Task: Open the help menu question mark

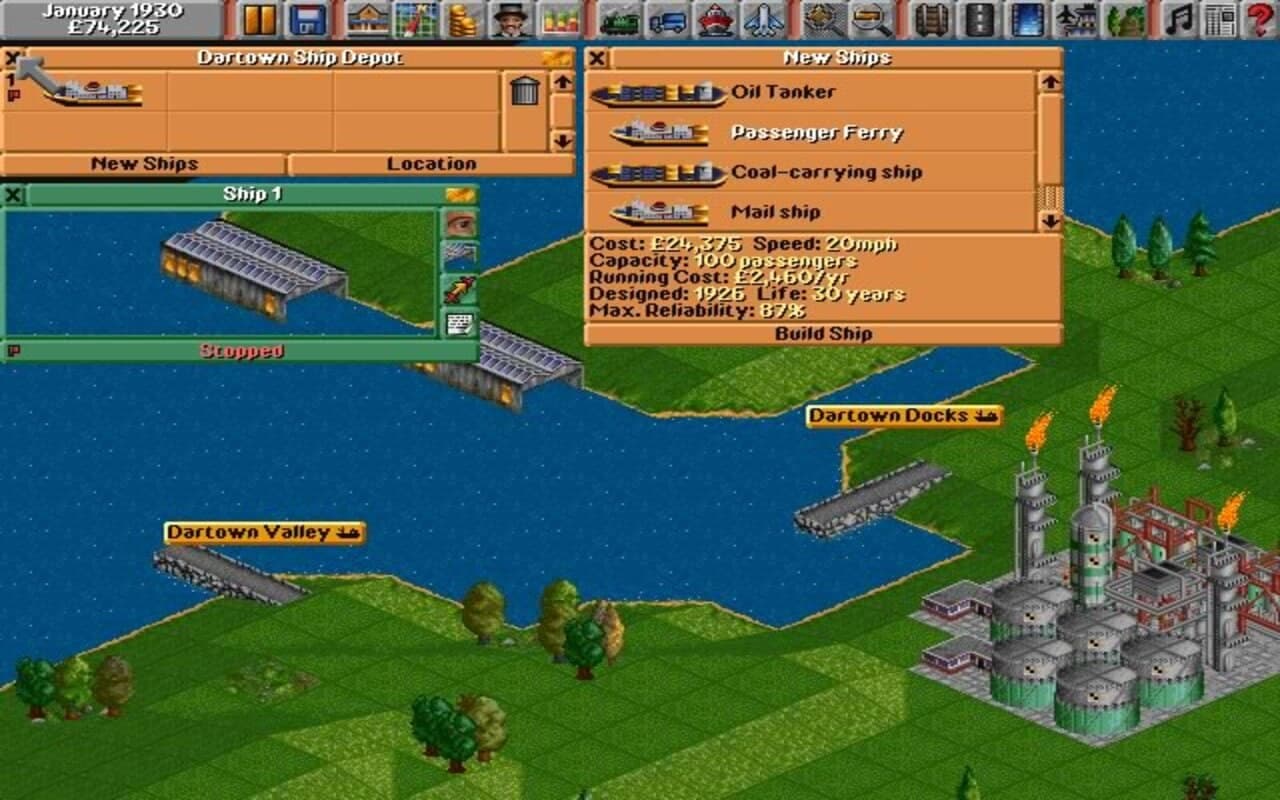Action: (1258, 17)
